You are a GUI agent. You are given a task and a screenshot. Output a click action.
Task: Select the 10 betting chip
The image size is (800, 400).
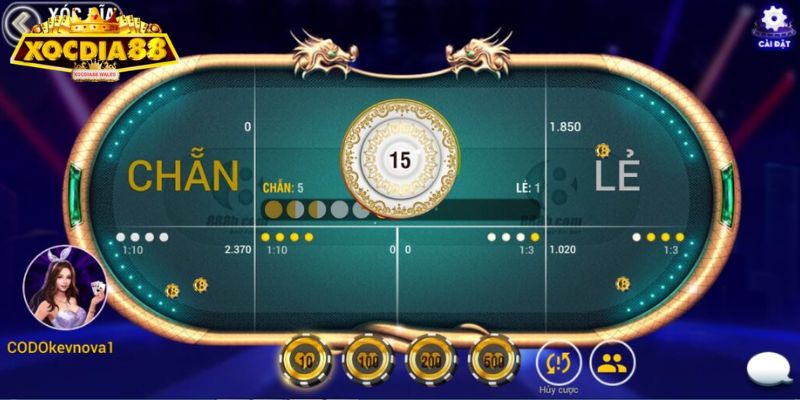point(303,357)
